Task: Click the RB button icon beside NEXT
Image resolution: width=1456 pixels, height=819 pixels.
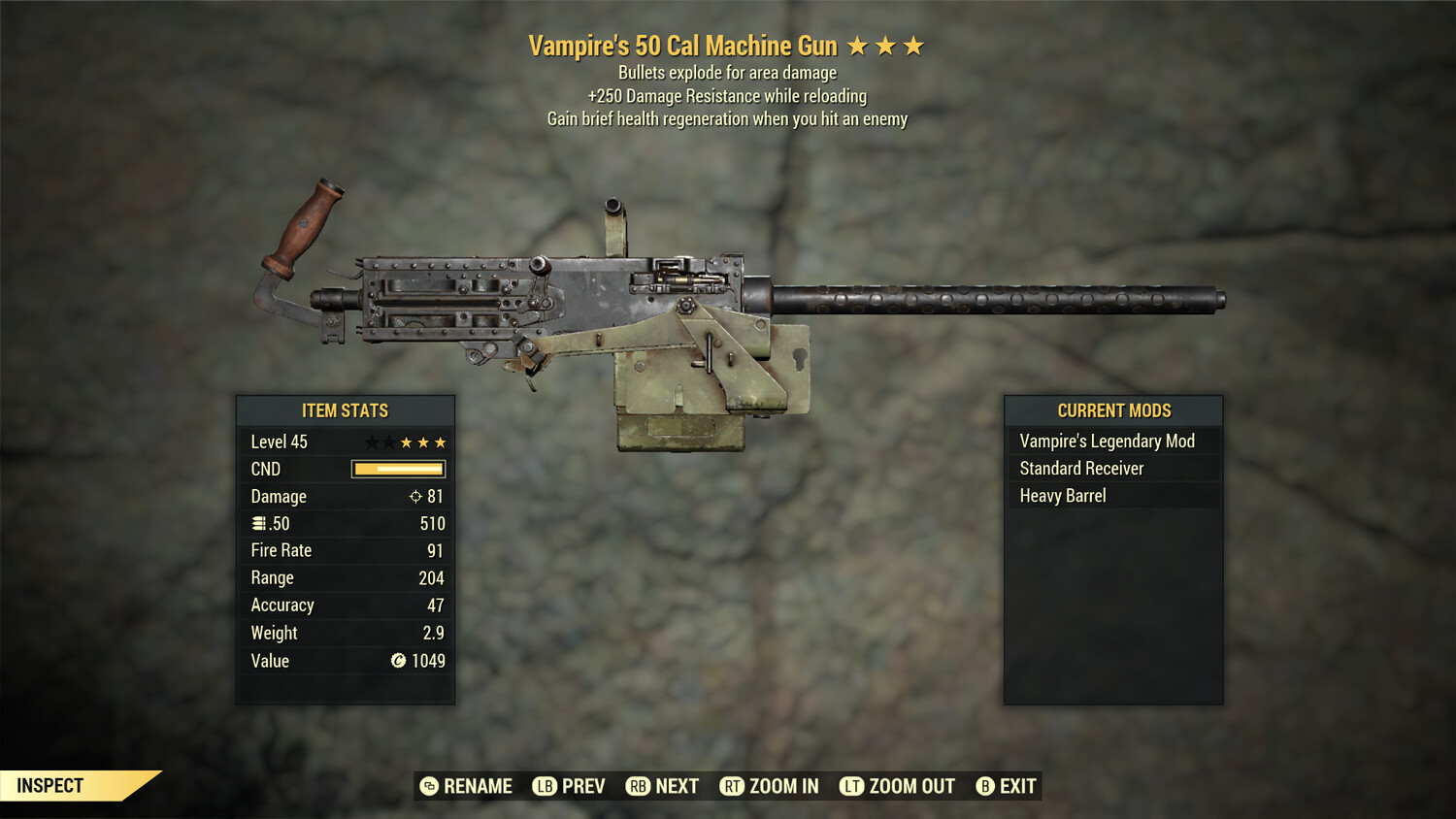Action: pyautogui.click(x=639, y=786)
